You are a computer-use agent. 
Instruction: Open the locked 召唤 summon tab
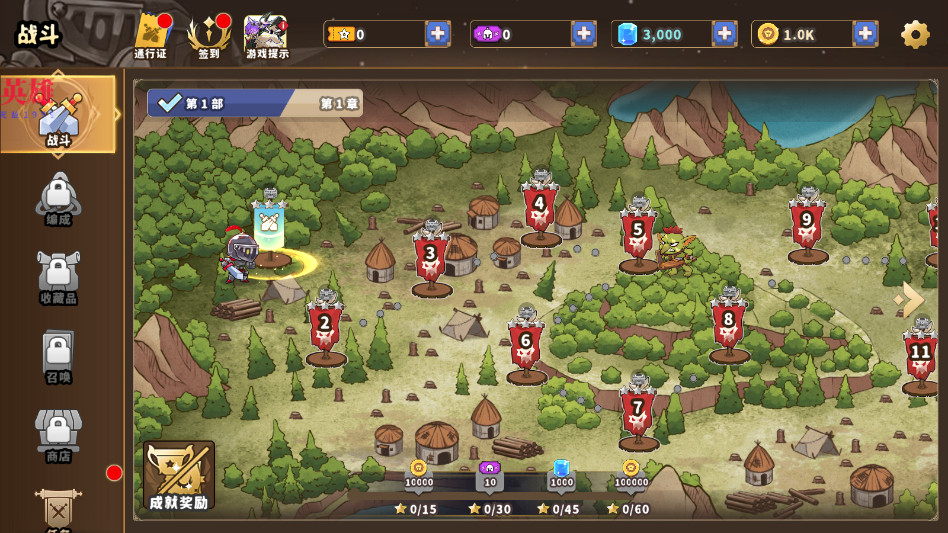pyautogui.click(x=58, y=356)
